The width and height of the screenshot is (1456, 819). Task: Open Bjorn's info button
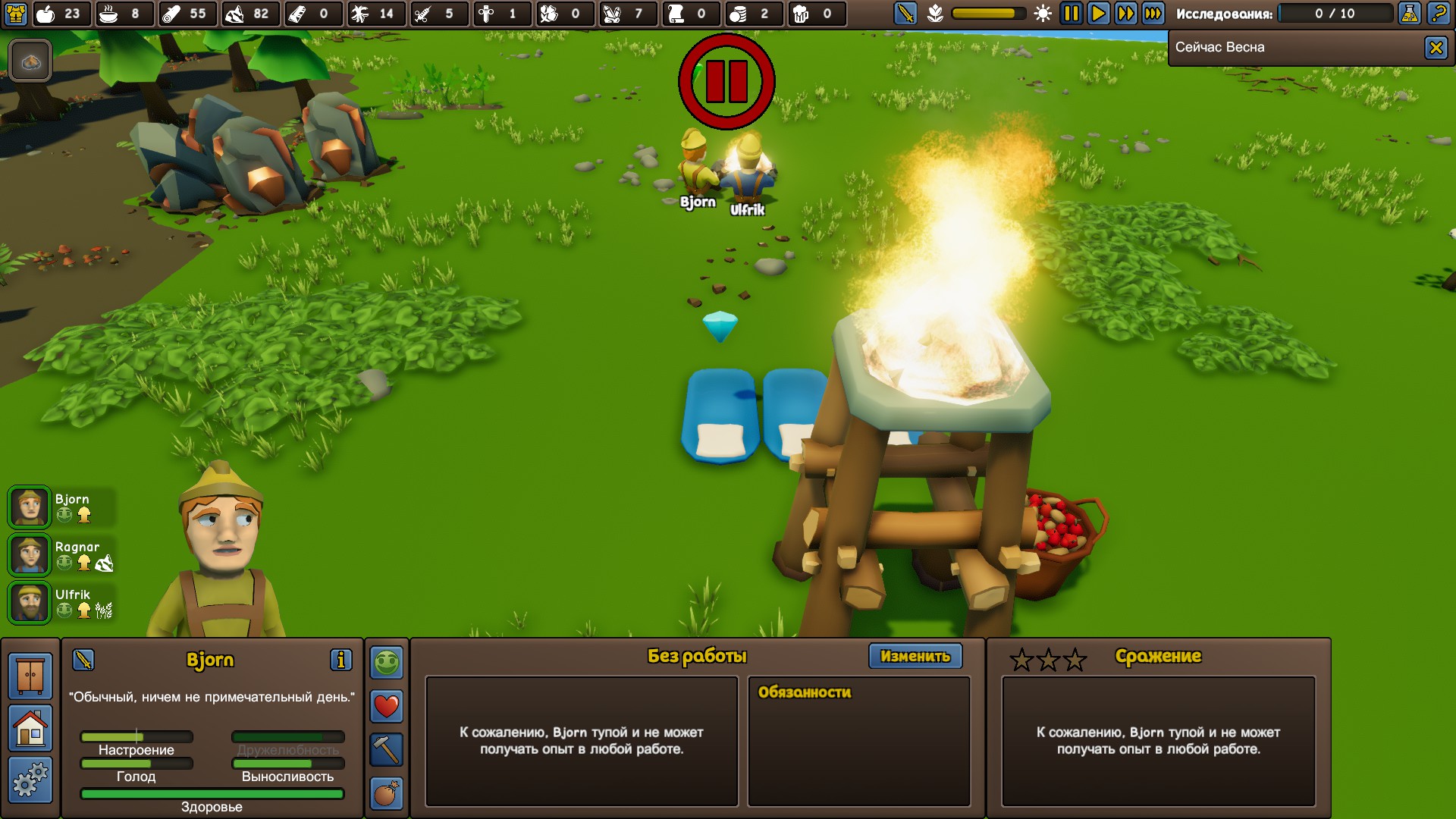pos(340,660)
